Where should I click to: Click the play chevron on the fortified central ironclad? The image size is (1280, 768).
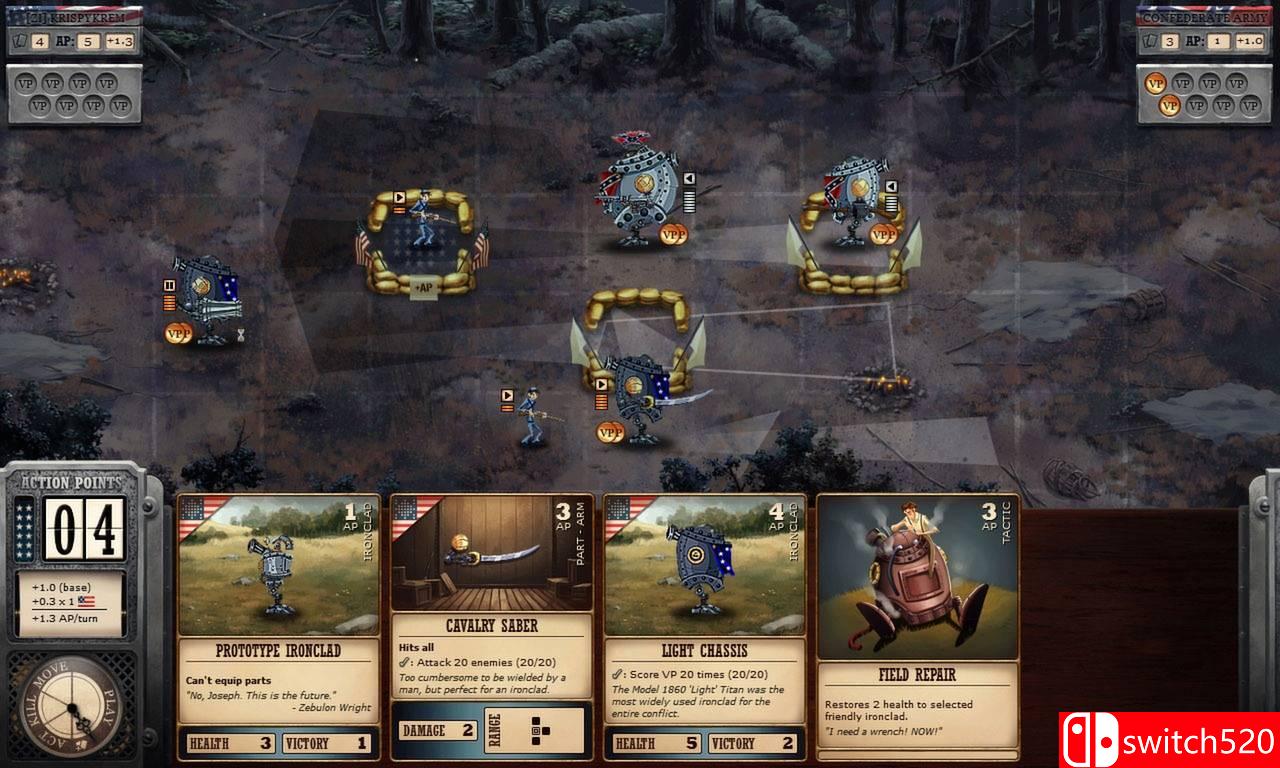[x=601, y=384]
